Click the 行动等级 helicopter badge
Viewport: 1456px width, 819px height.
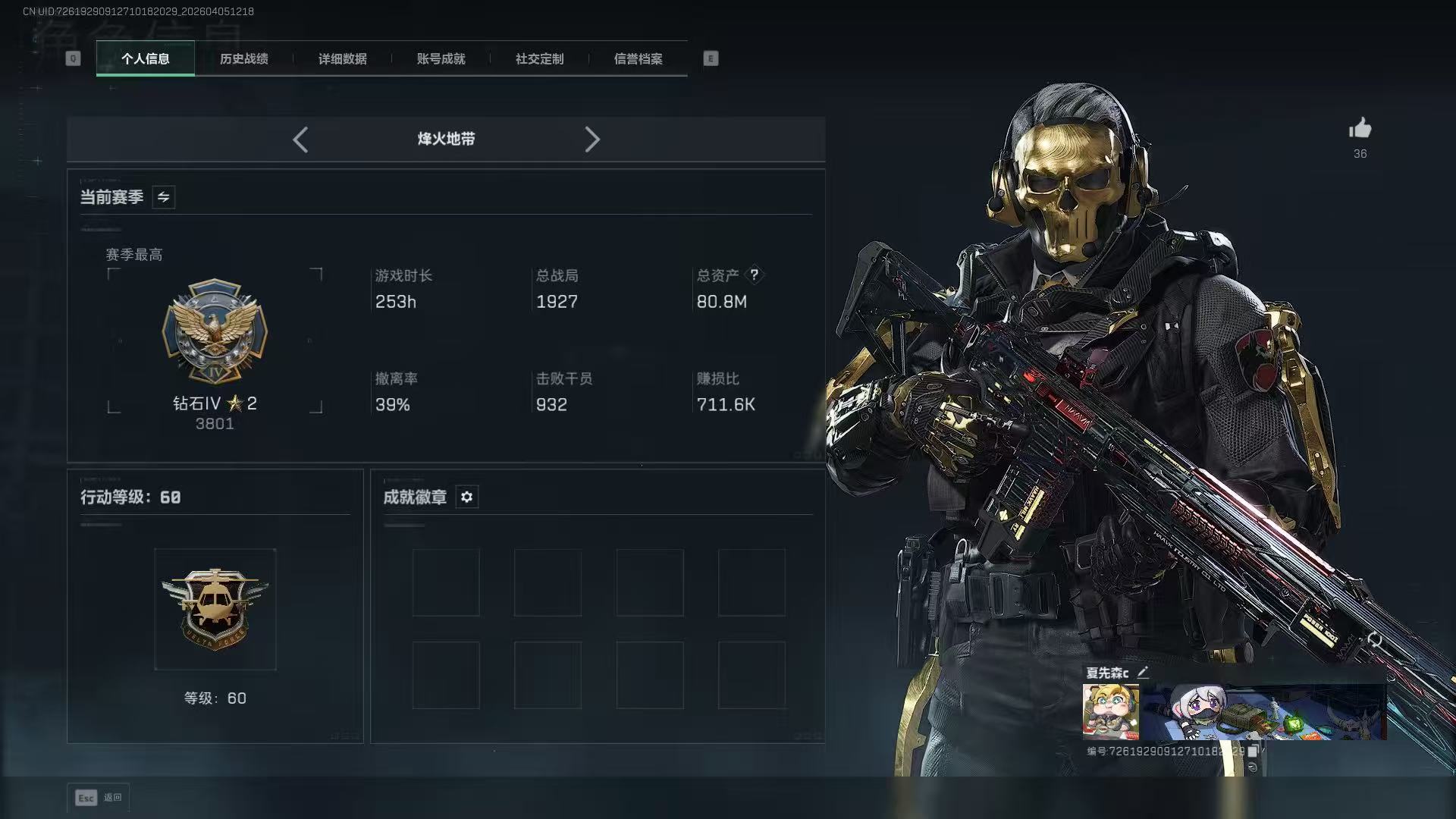pyautogui.click(x=215, y=609)
